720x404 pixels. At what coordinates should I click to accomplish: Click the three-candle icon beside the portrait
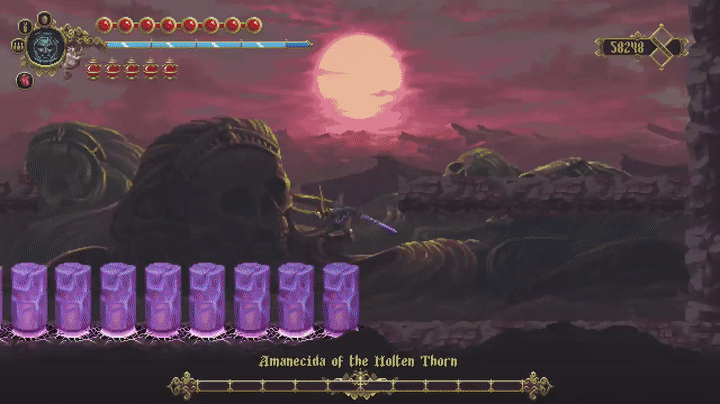pyautogui.click(x=17, y=45)
